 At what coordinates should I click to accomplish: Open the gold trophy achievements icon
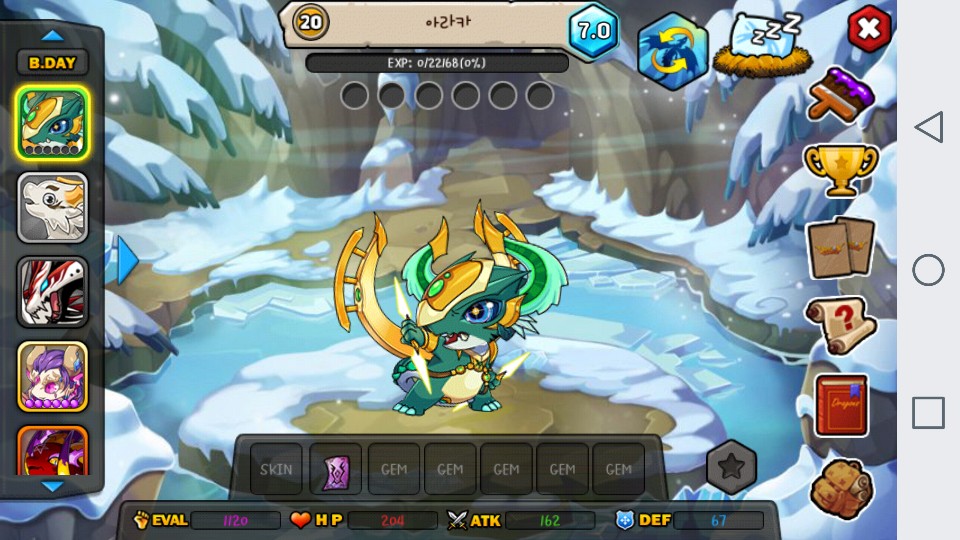[841, 170]
